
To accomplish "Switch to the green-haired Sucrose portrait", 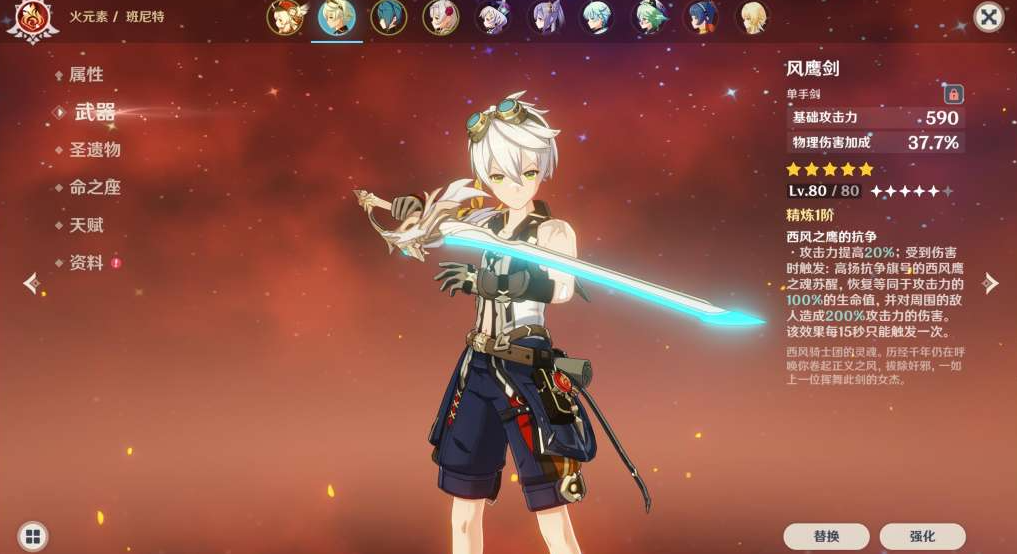I will pos(649,18).
